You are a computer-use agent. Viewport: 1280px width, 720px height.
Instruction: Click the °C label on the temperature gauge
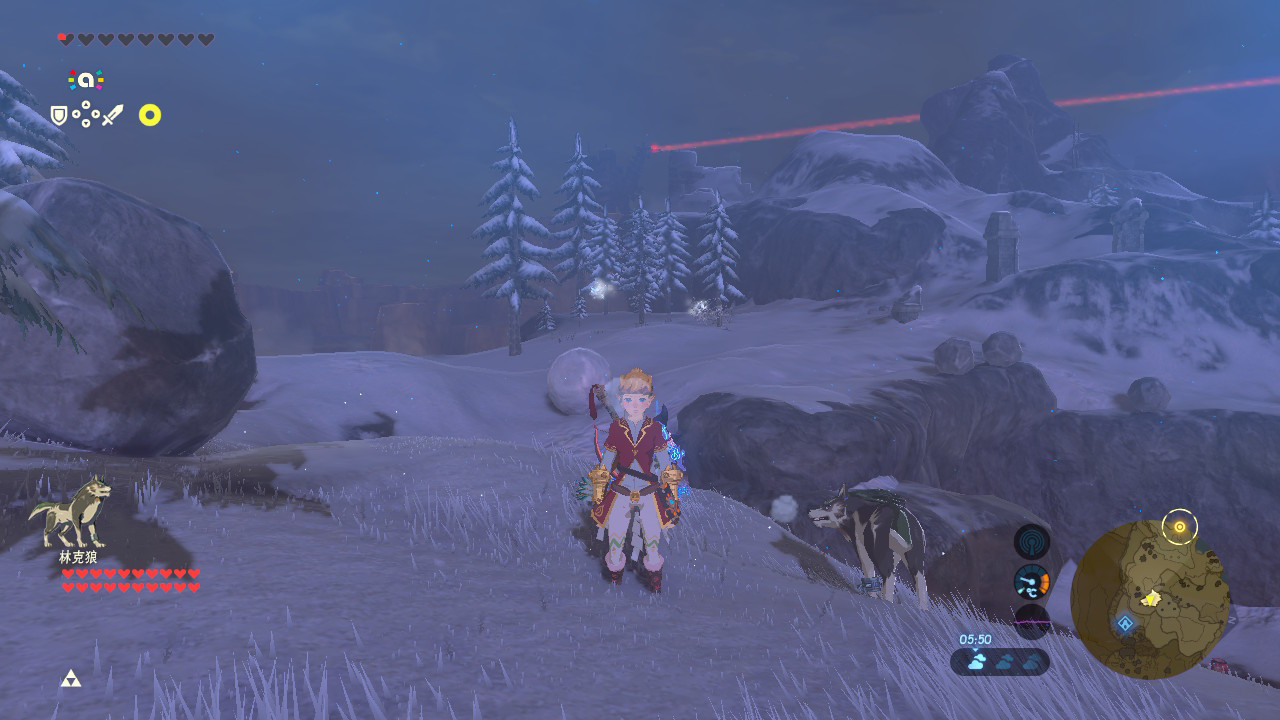(x=1031, y=591)
